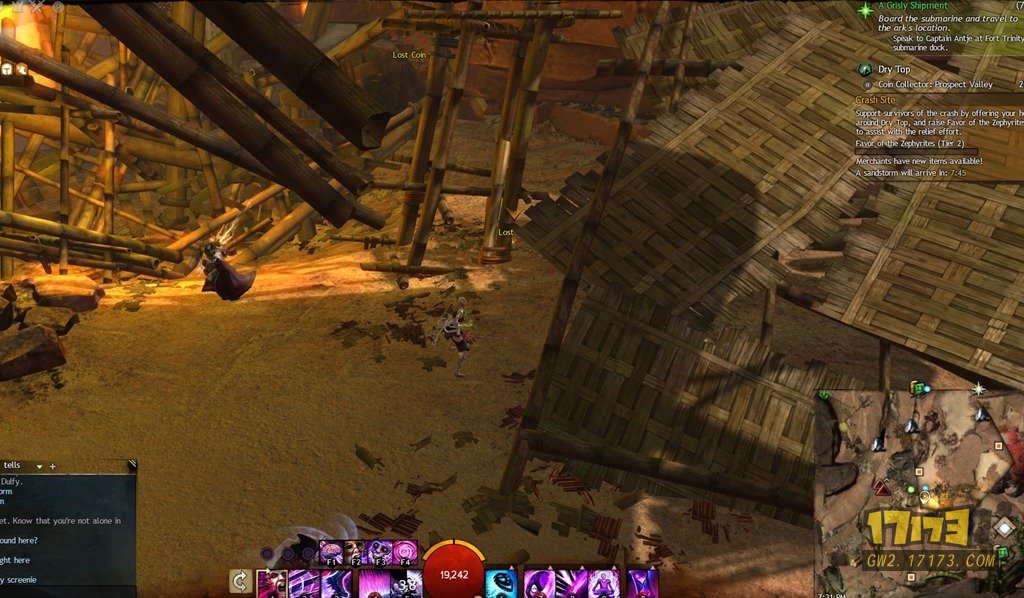This screenshot has width=1024, height=598.
Task: Use the blue mask healing skill
Action: click(501, 583)
